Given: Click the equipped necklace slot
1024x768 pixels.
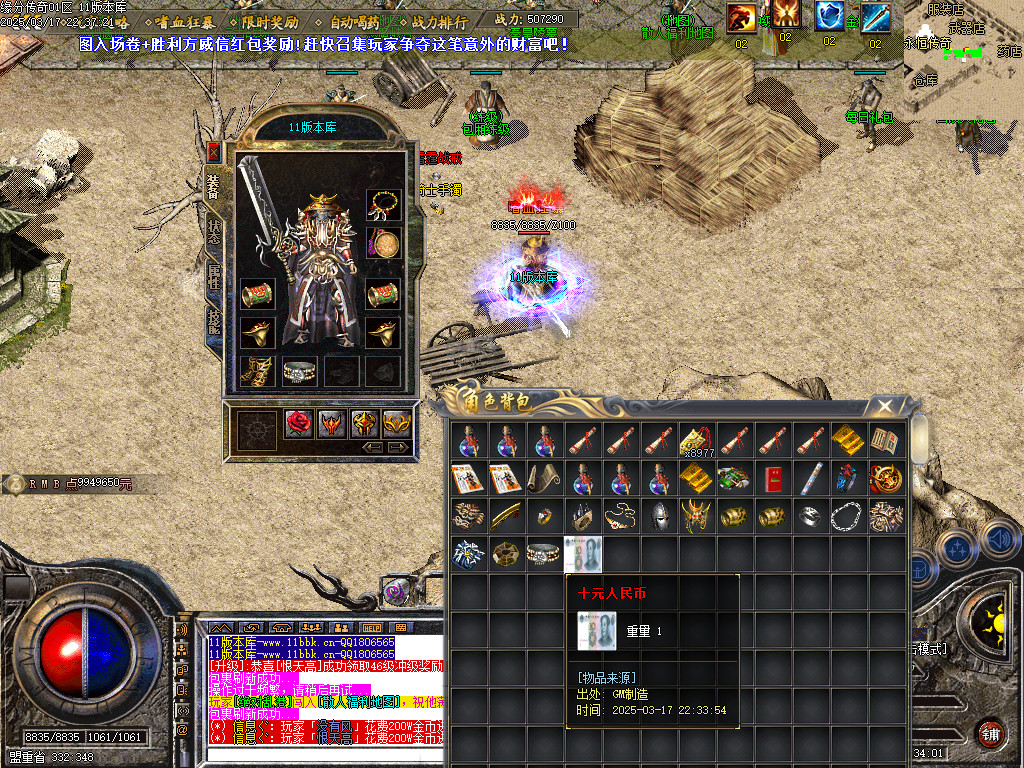Looking at the screenshot, I should [383, 206].
